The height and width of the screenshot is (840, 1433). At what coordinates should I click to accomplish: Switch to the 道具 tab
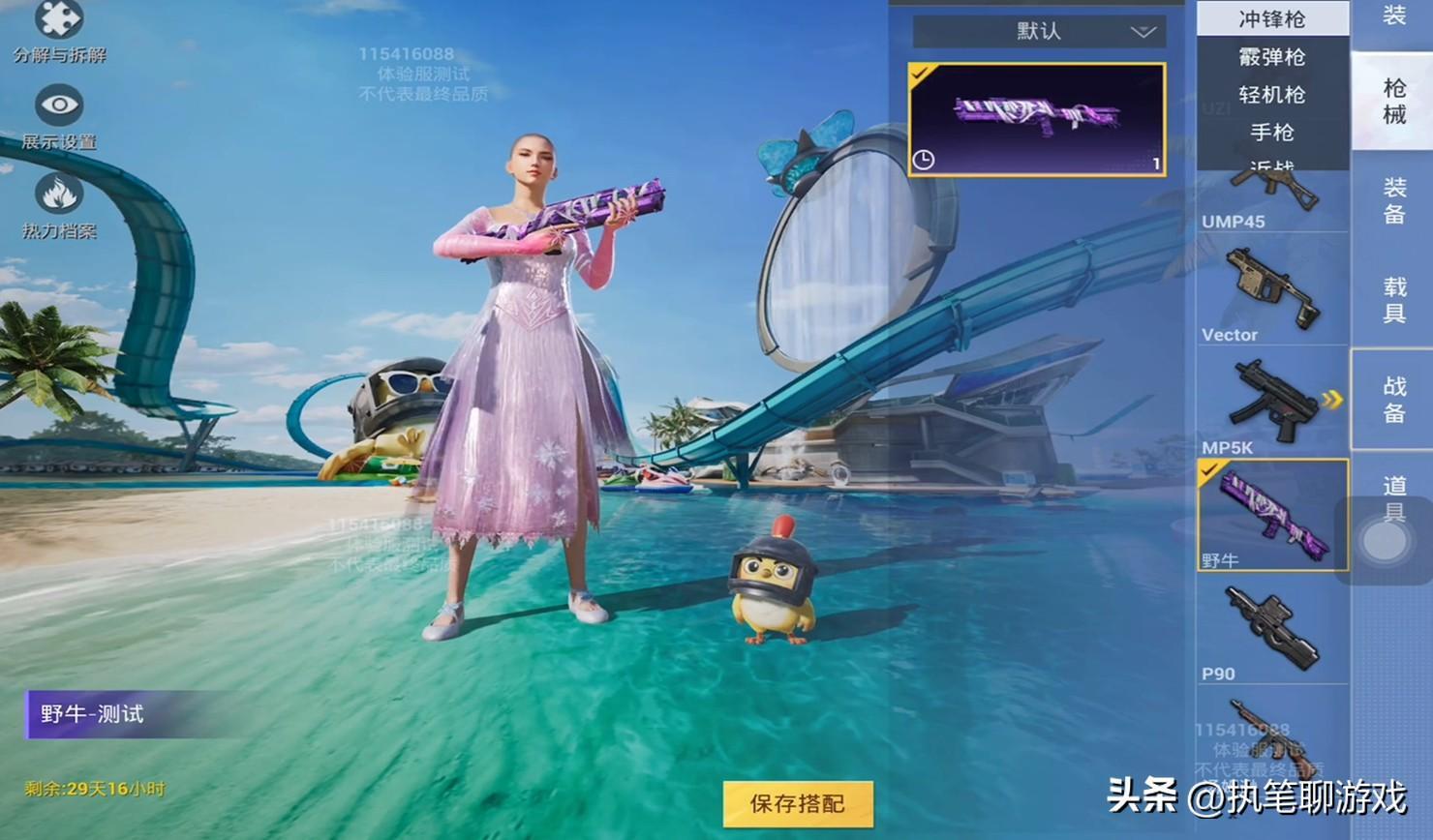[x=1393, y=498]
